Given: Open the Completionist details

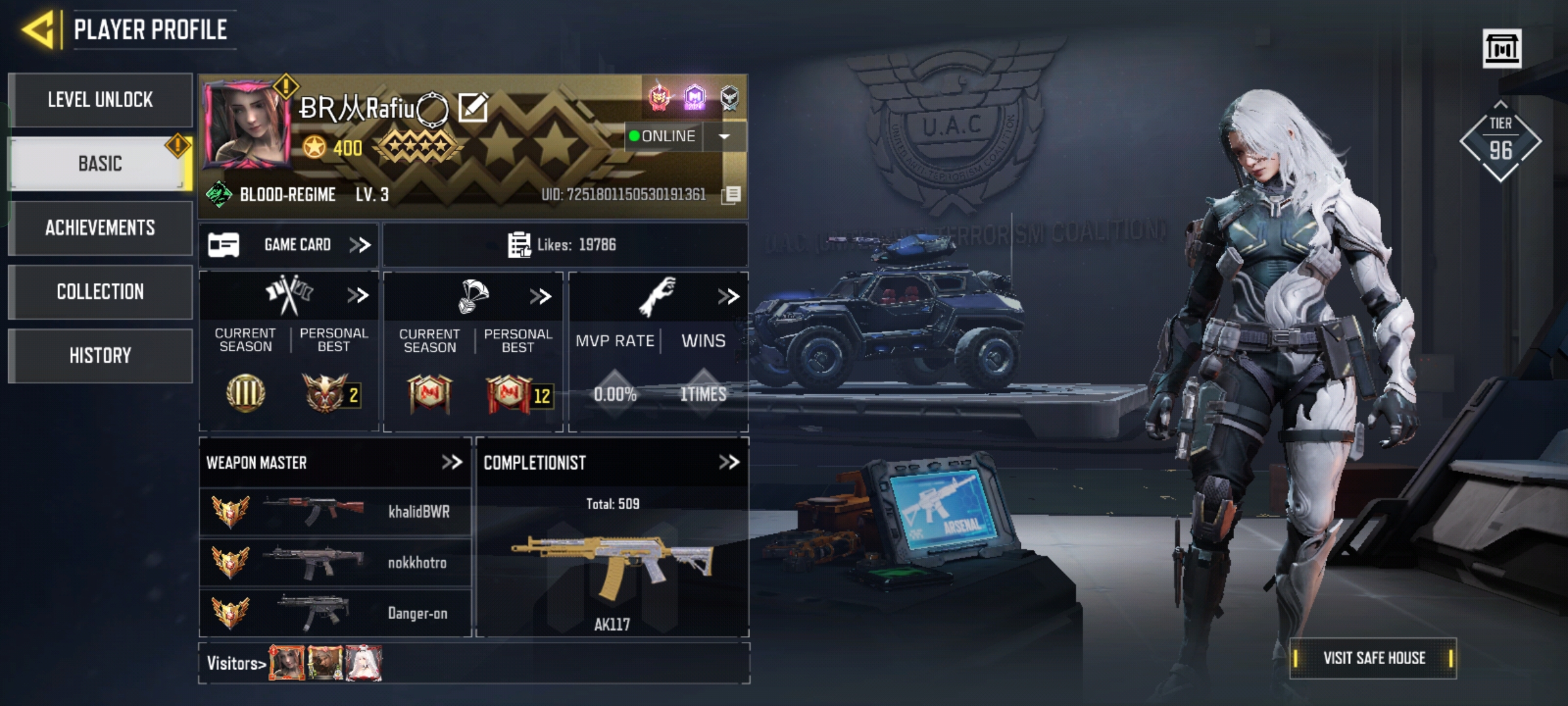Looking at the screenshot, I should (728, 463).
